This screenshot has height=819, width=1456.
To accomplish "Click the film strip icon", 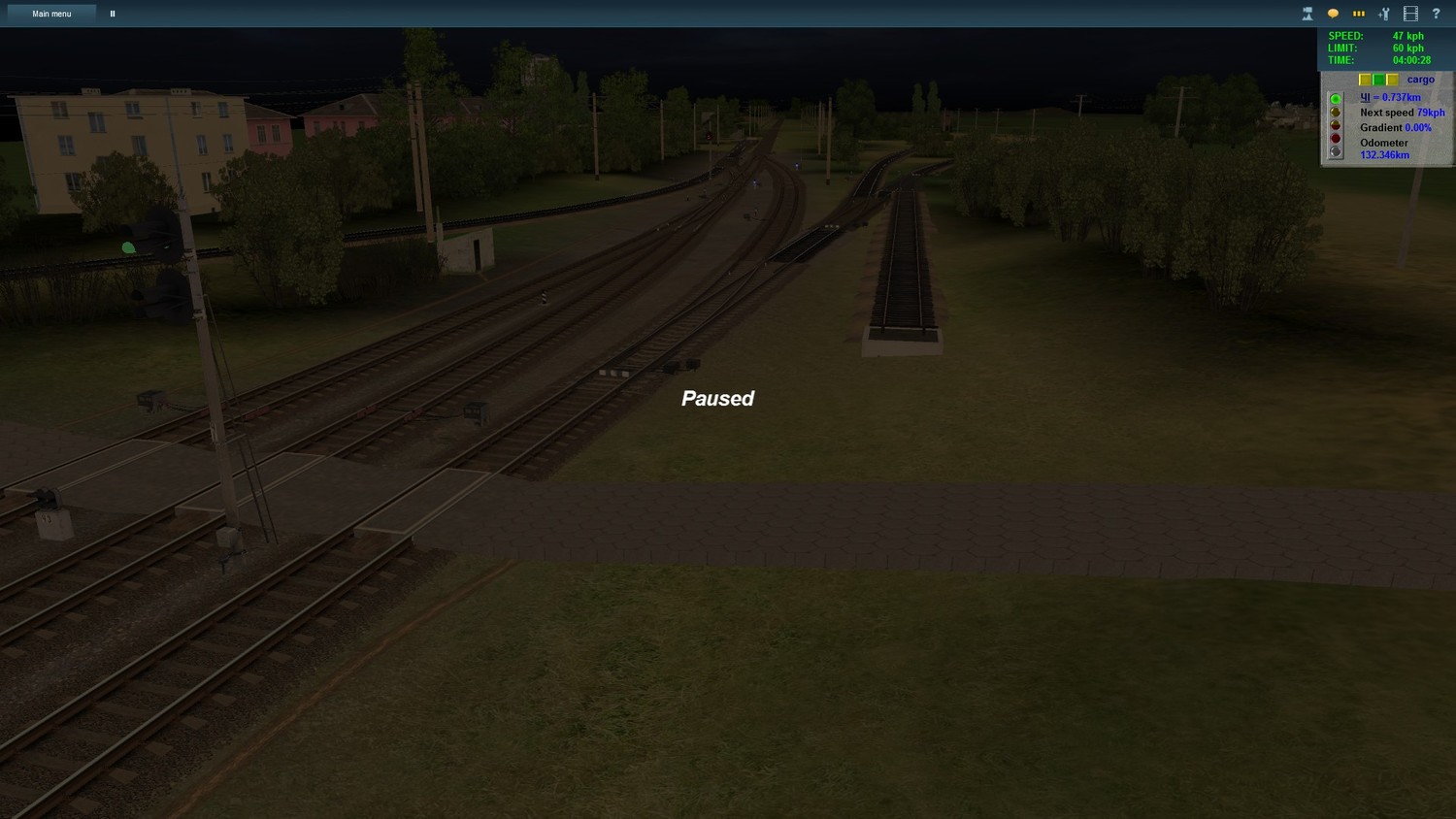I will pyautogui.click(x=1410, y=14).
